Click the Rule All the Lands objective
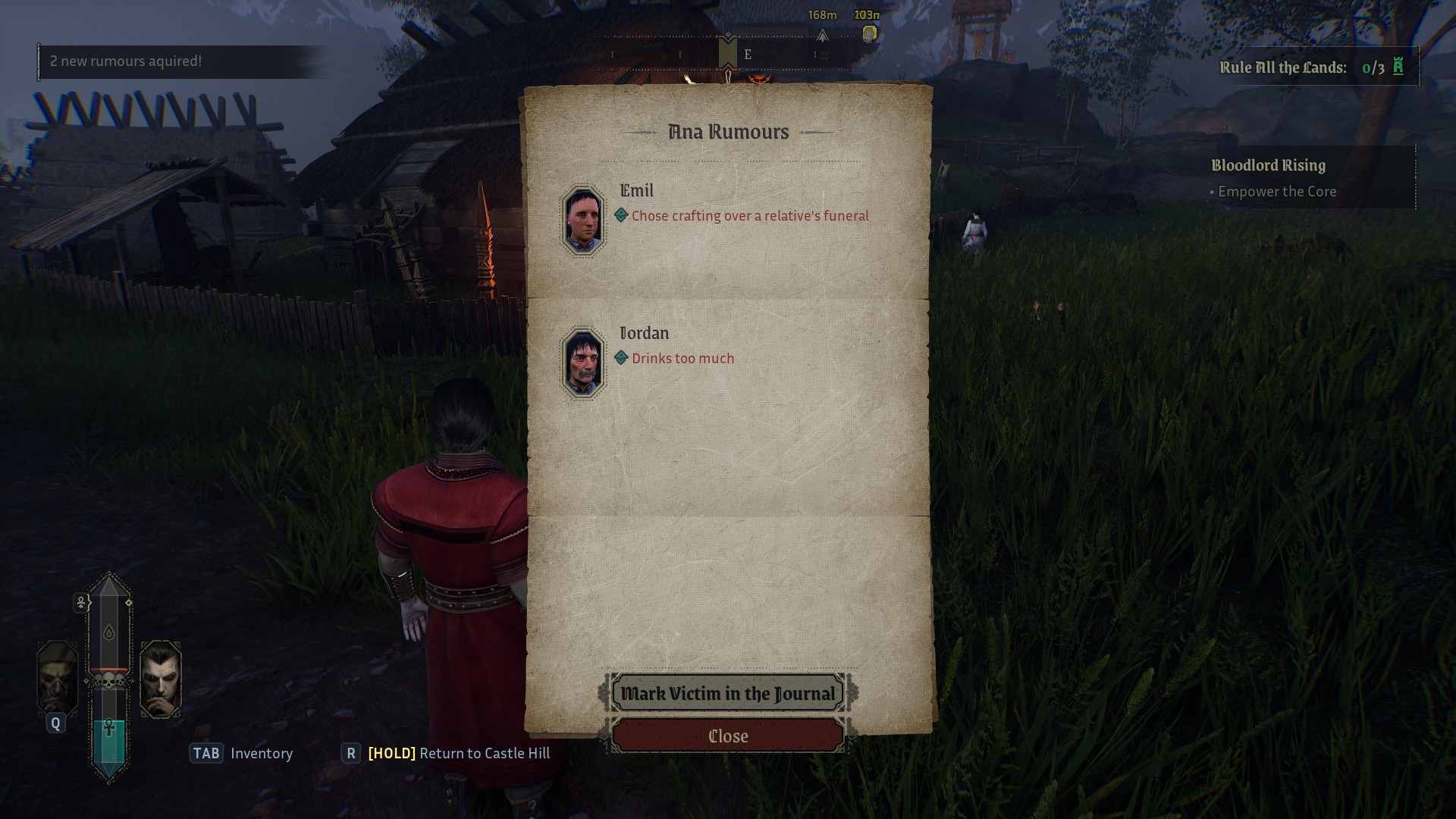 [1311, 67]
